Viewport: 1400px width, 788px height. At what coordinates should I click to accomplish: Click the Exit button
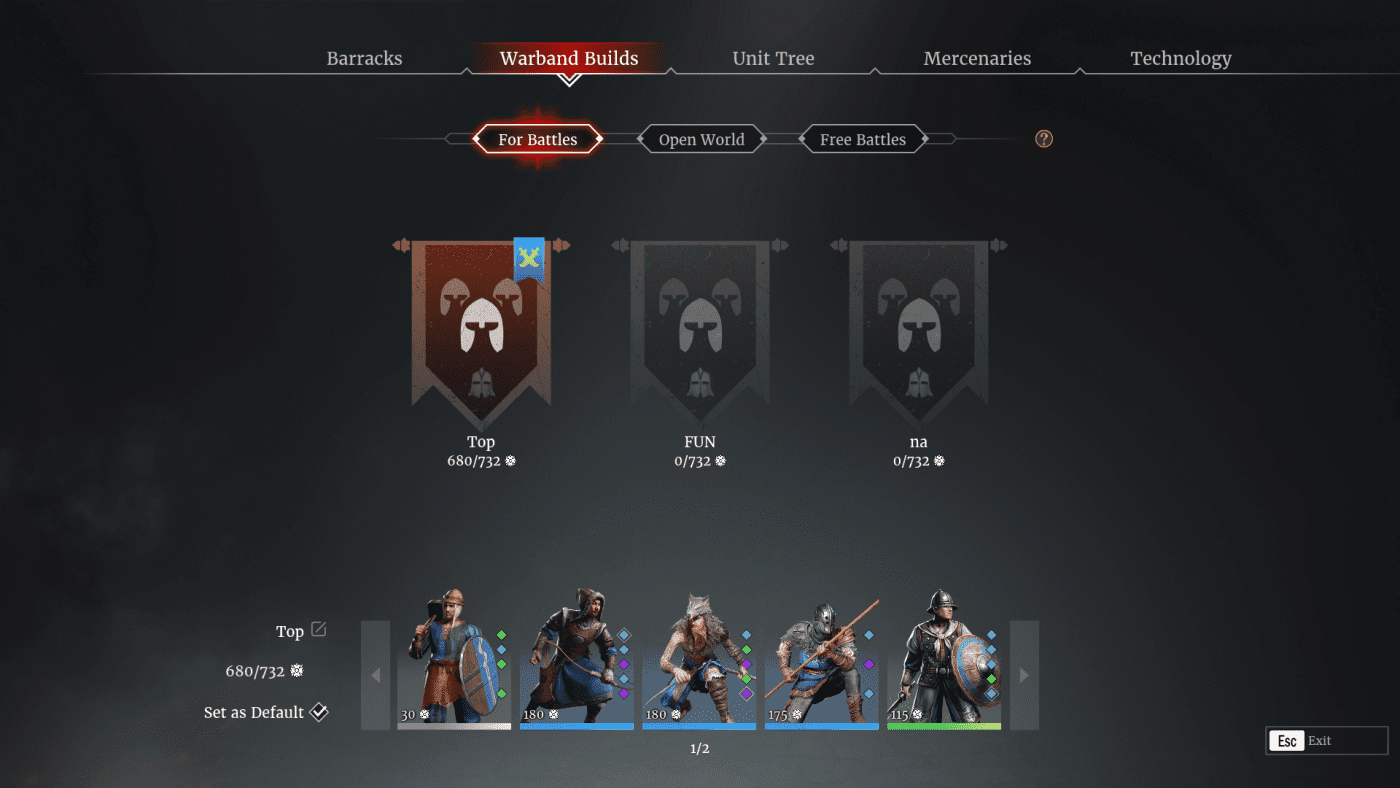point(1325,740)
